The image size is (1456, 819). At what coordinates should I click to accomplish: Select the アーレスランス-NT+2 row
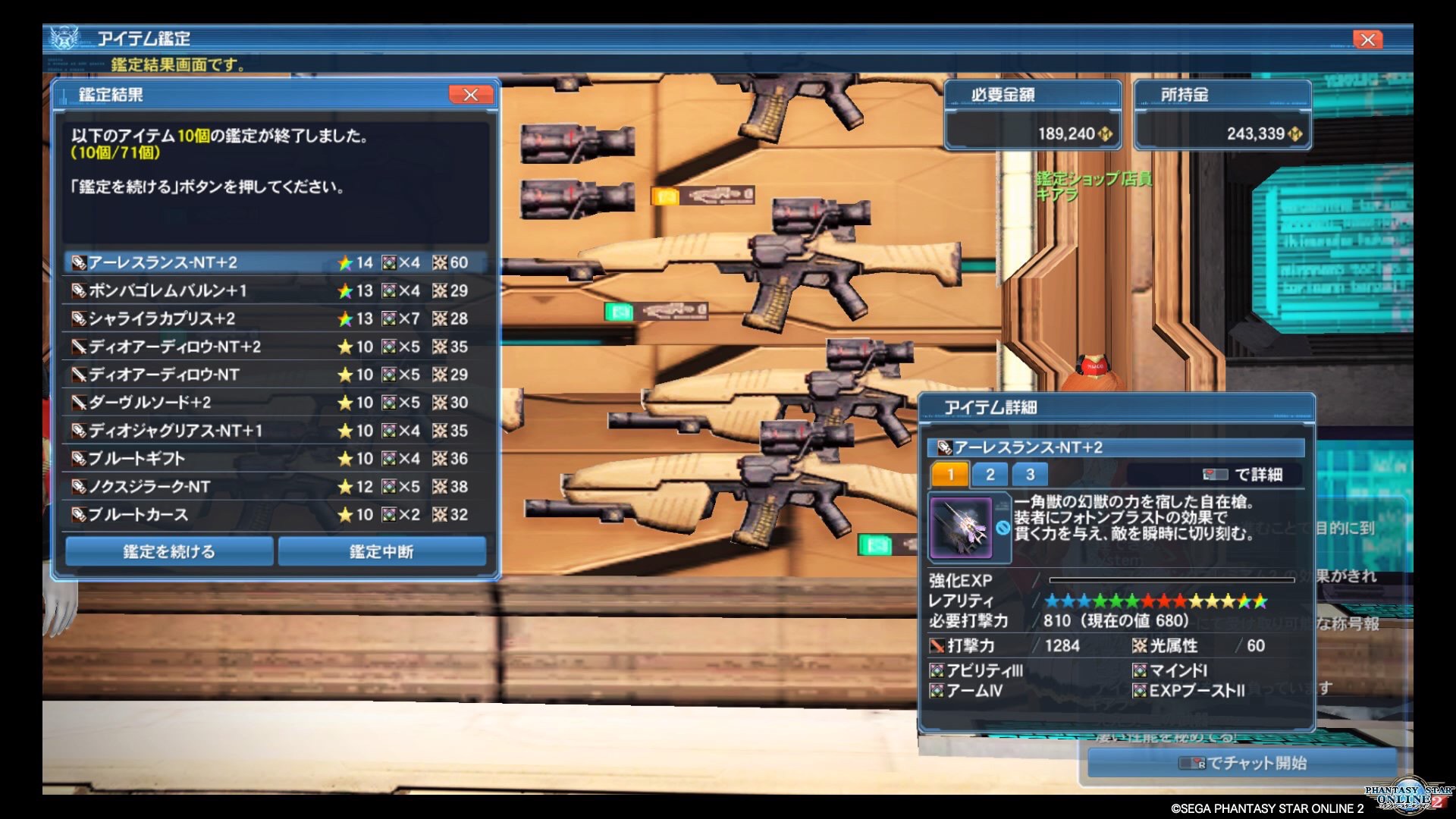[275, 262]
